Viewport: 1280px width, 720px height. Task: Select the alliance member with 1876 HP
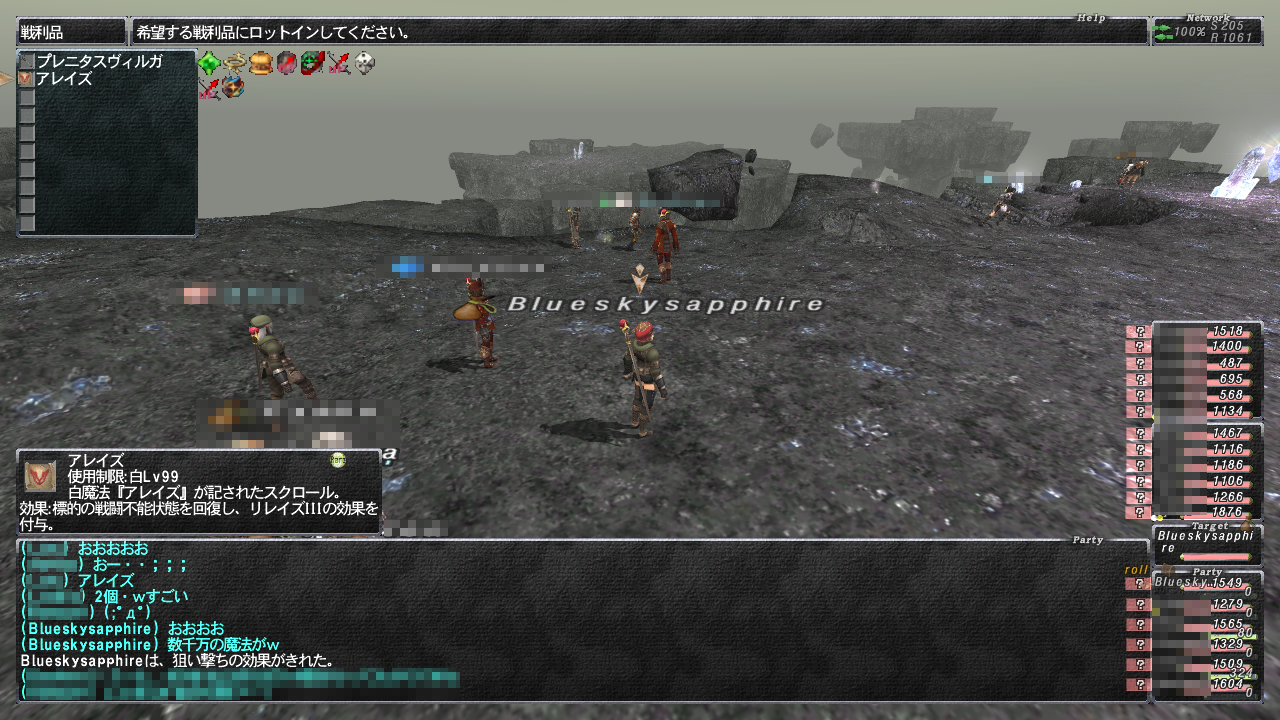point(1200,512)
